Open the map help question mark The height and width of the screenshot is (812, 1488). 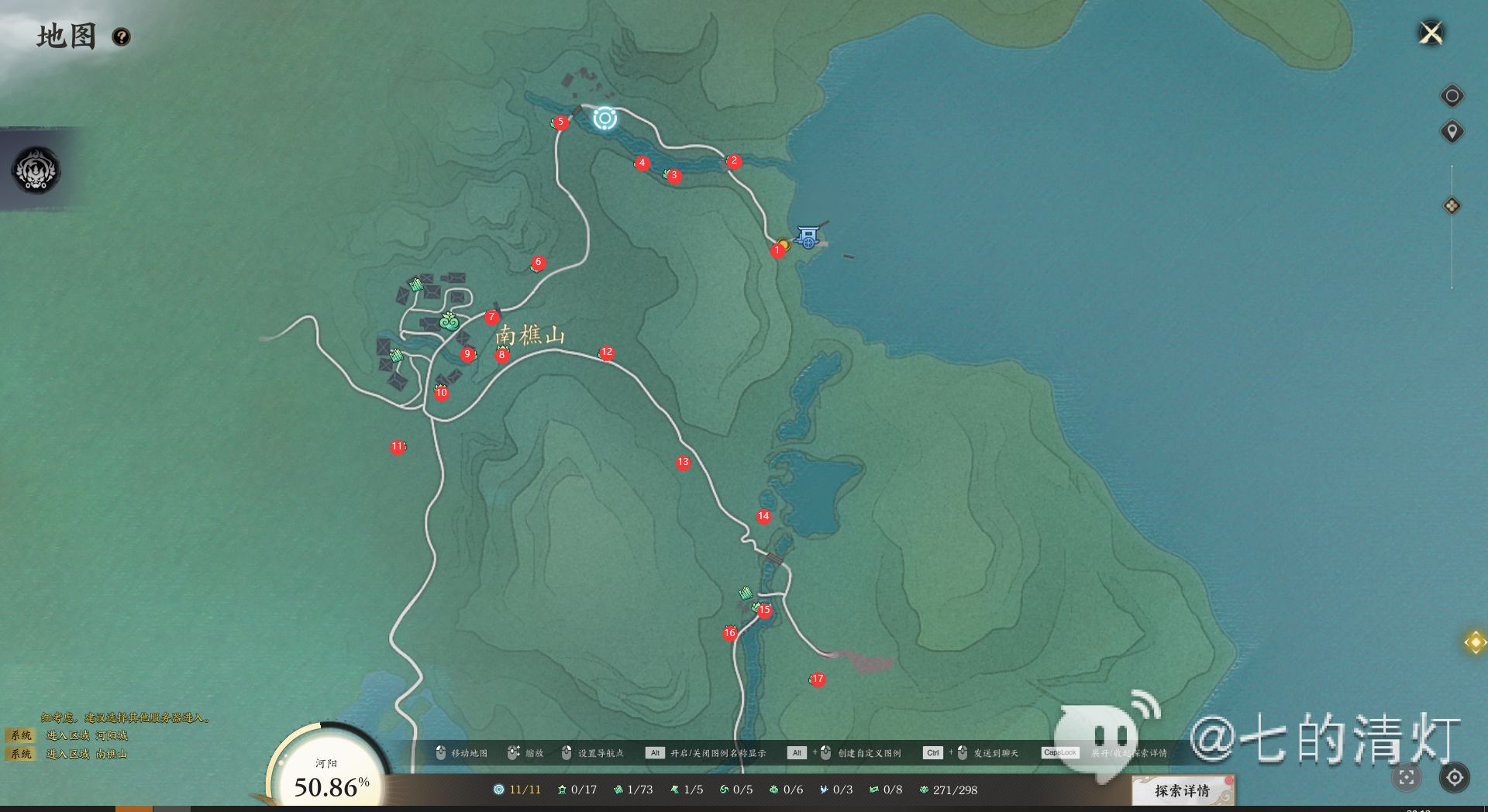tap(121, 37)
